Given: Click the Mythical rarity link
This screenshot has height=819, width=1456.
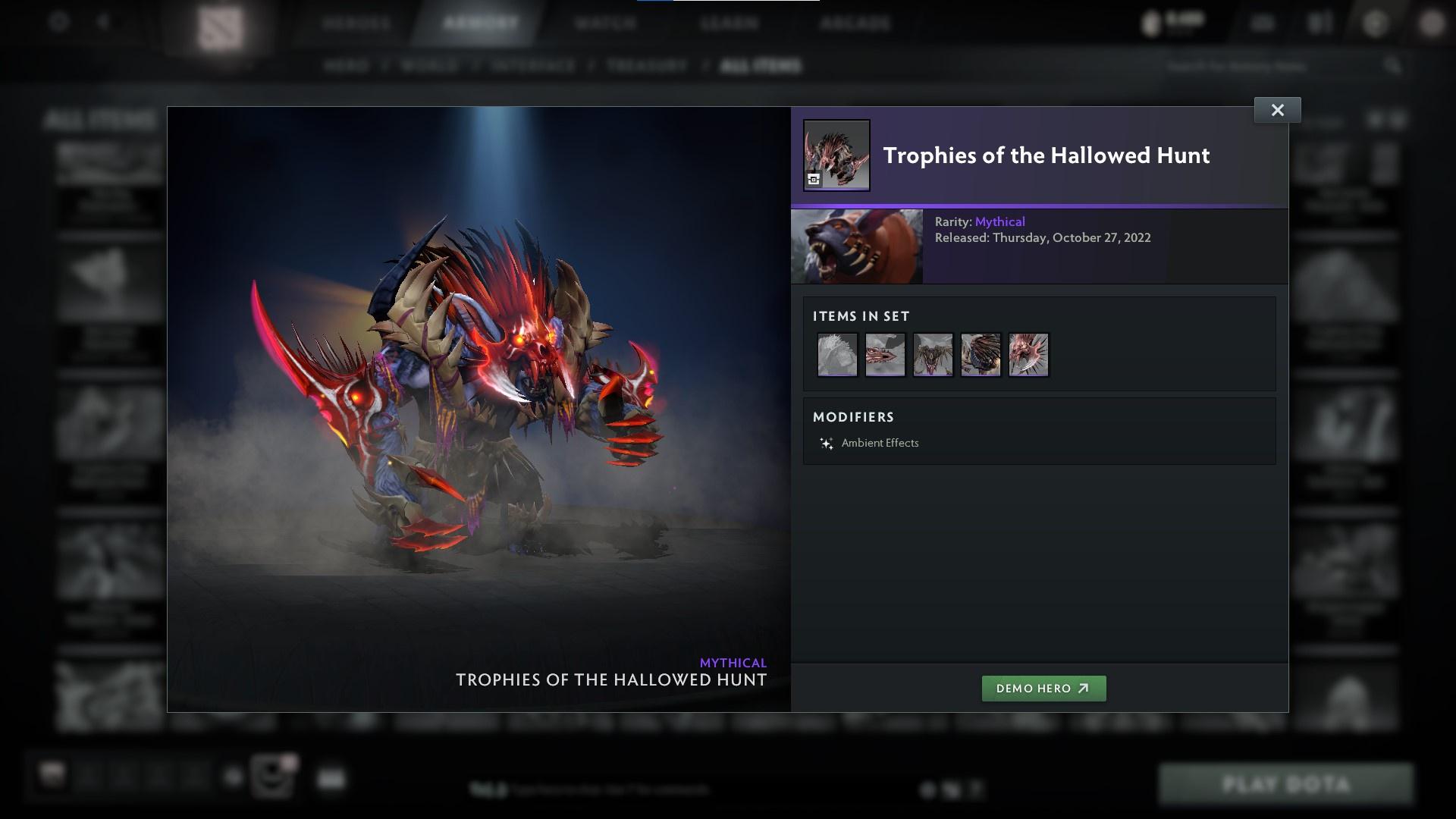Looking at the screenshot, I should tap(999, 221).
